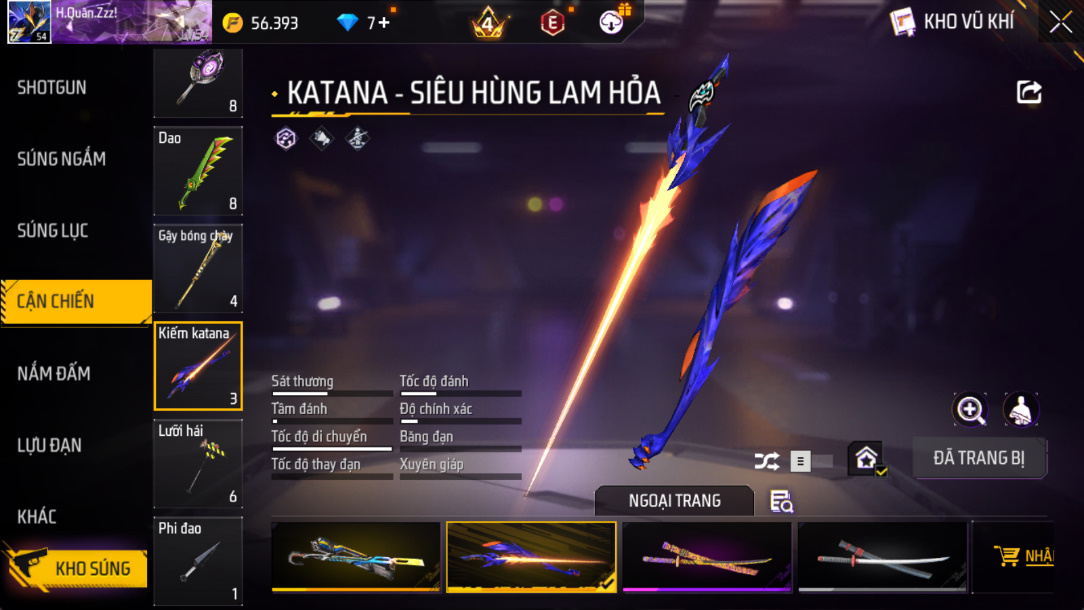
Task: Click the KHO SÚNG button
Action: point(92,568)
